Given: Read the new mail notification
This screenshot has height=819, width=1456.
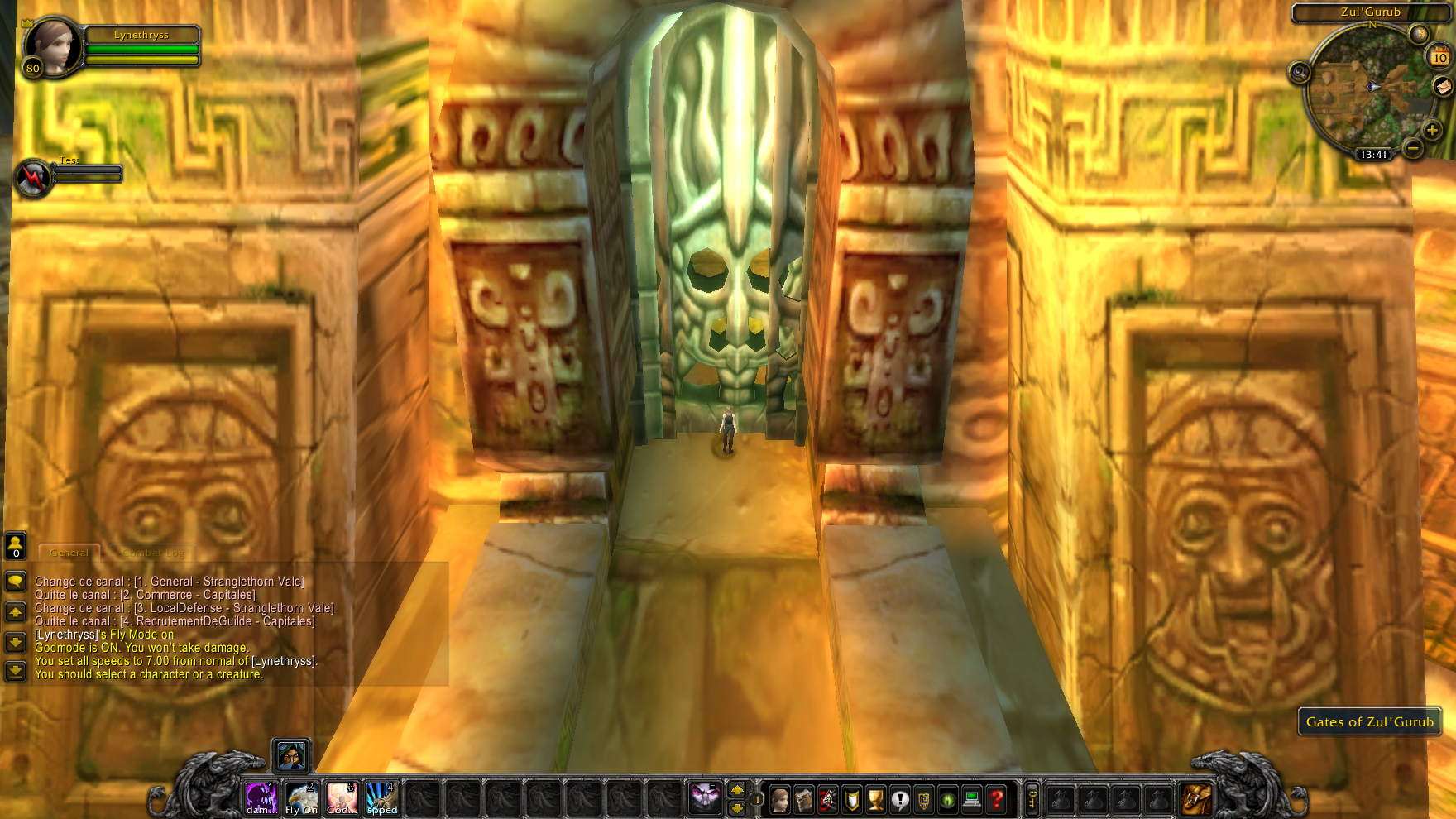Looking at the screenshot, I should pos(1443,86).
